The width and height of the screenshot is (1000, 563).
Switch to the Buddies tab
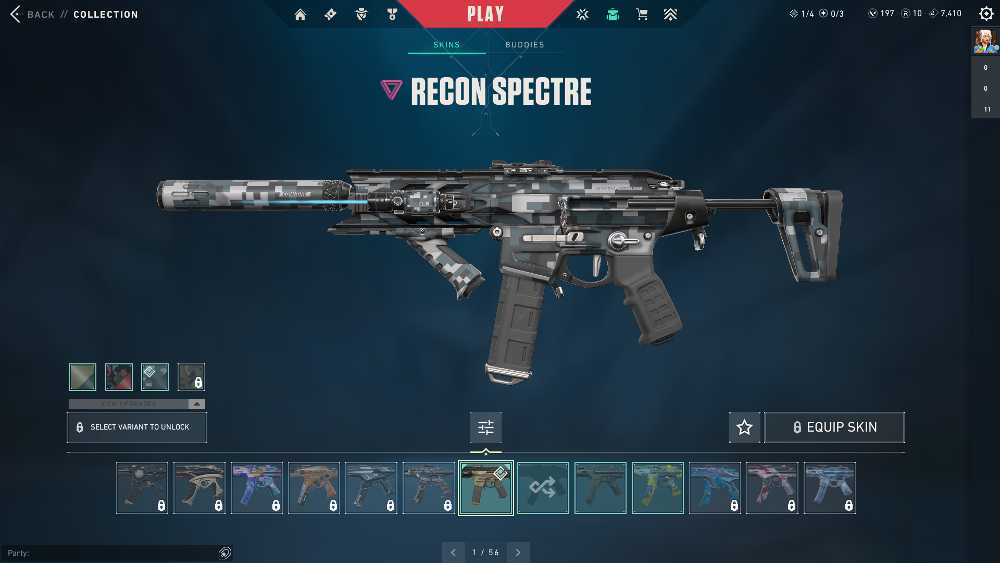coord(524,45)
